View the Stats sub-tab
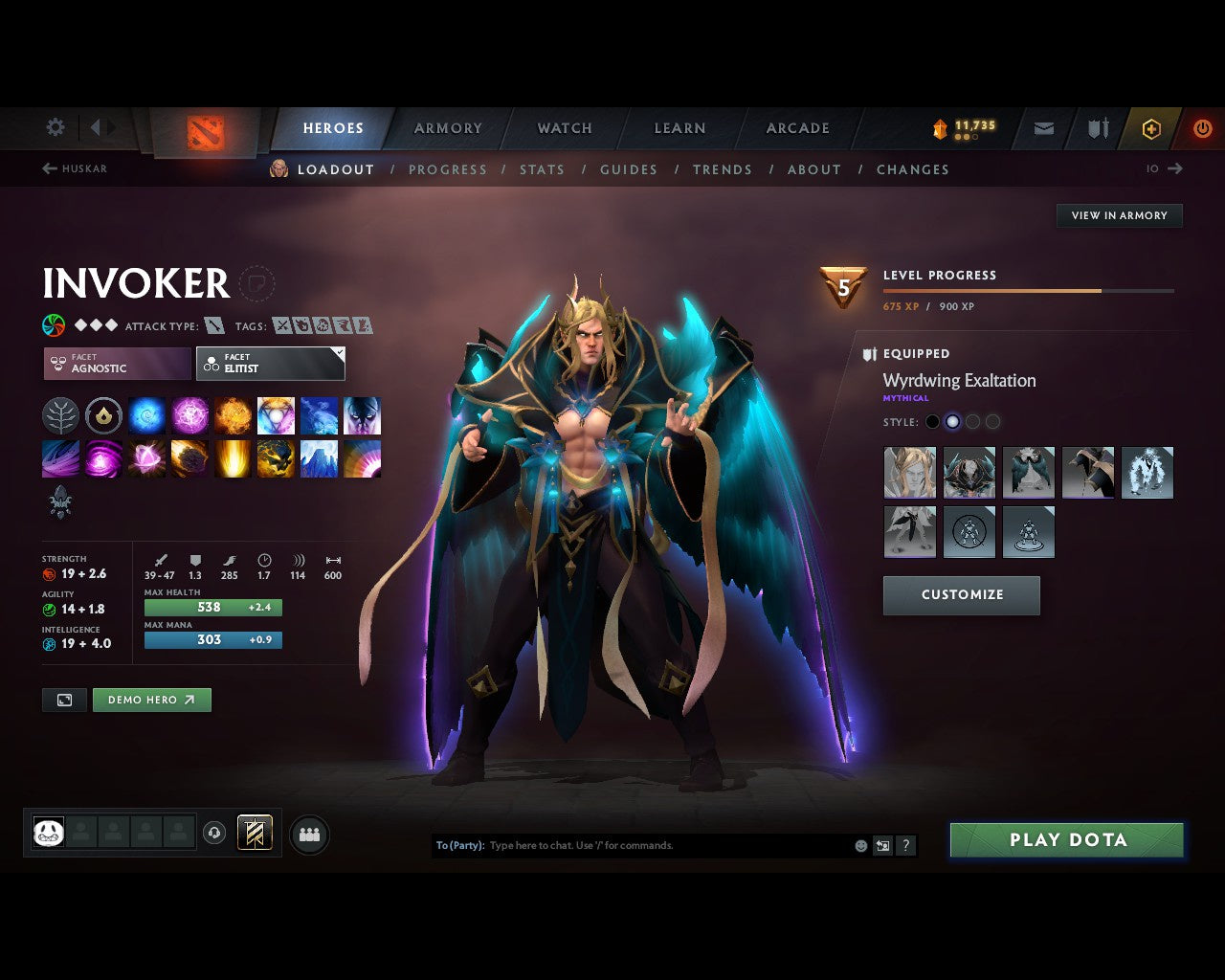Viewport: 1225px width, 980px height. [x=542, y=169]
